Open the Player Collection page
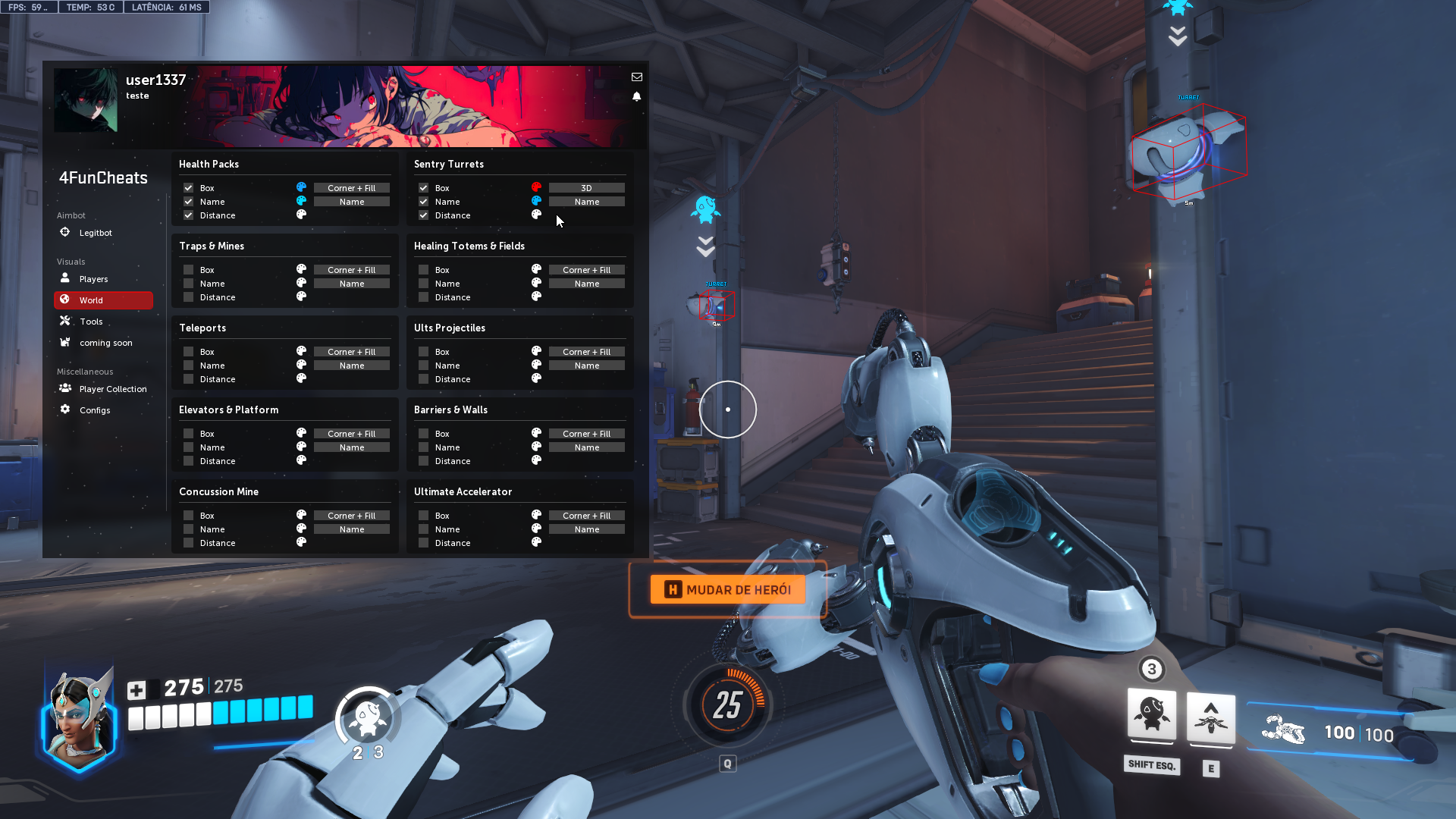 click(x=112, y=389)
